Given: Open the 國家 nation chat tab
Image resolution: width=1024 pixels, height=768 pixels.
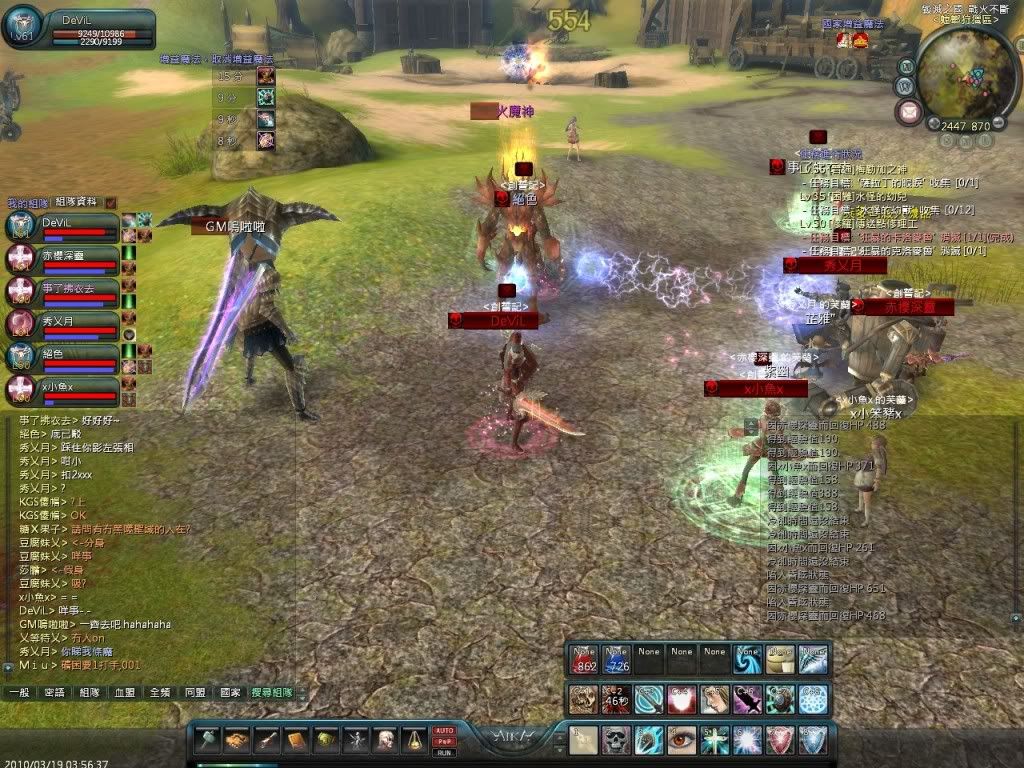Looking at the screenshot, I should pos(230,692).
